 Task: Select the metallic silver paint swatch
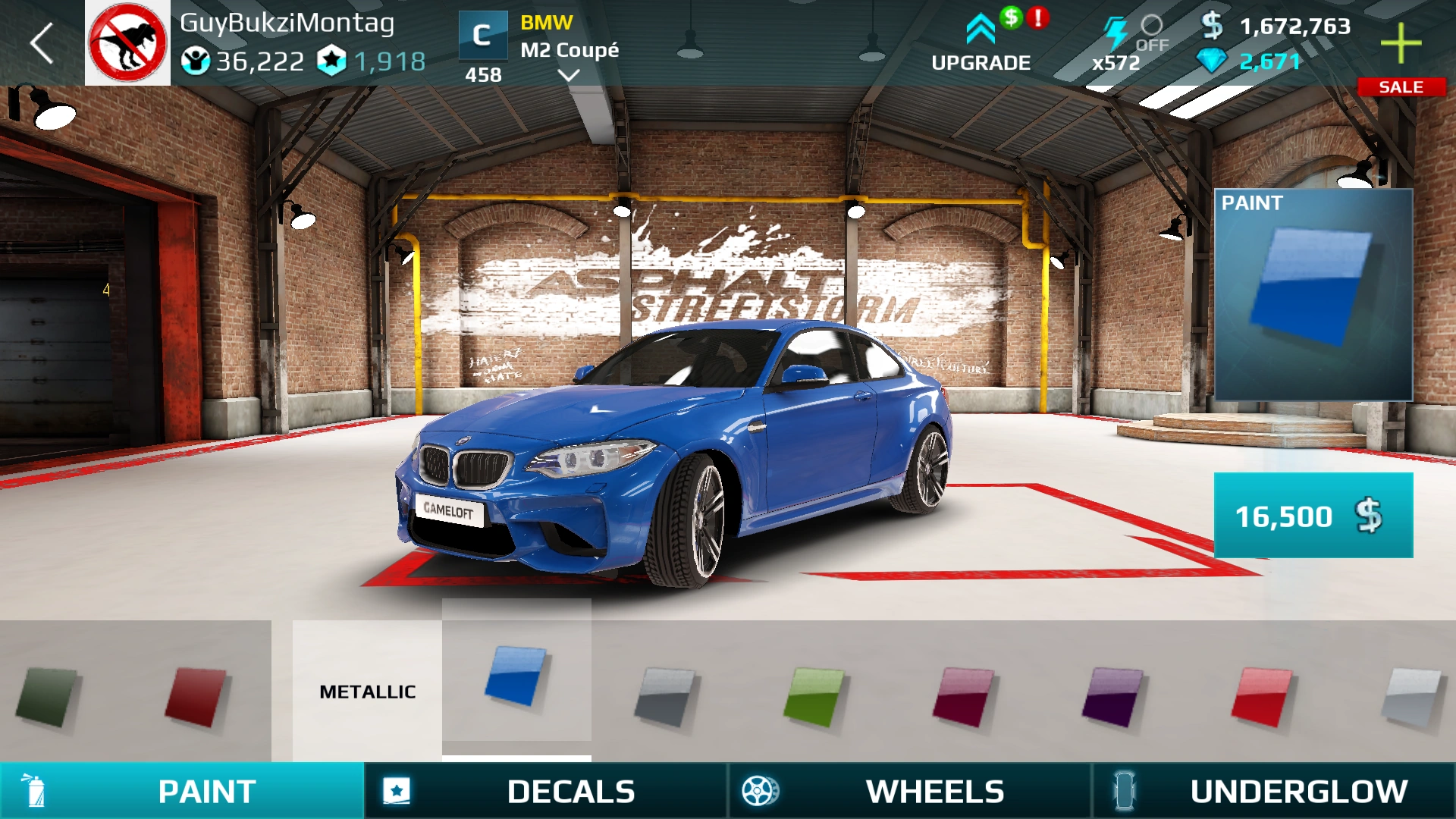(1410, 696)
